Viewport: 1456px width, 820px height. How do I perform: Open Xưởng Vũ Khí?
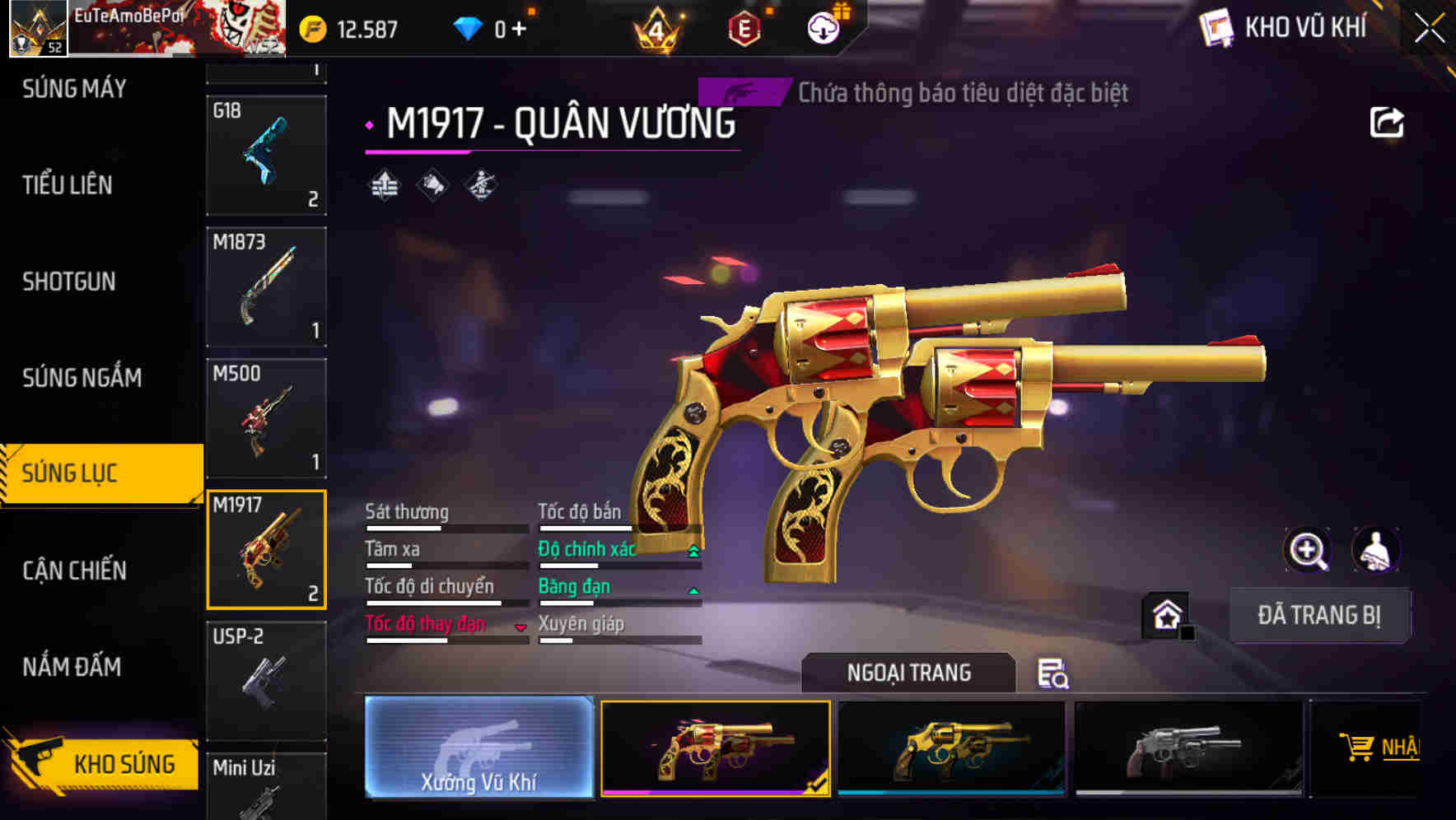[x=478, y=749]
